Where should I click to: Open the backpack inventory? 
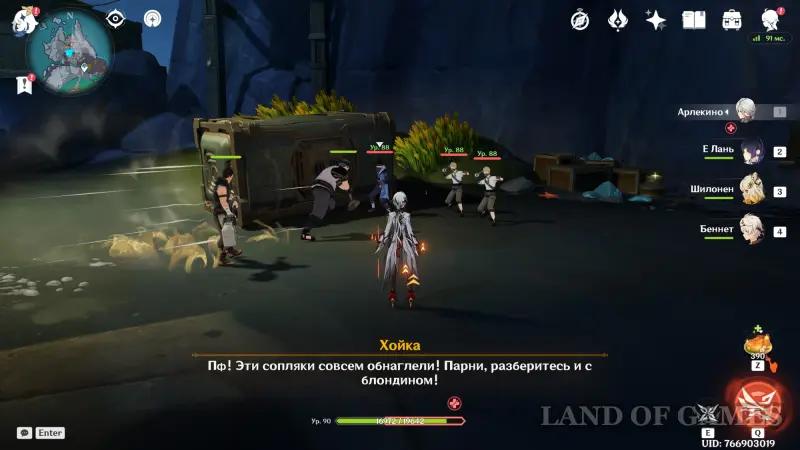pos(732,20)
